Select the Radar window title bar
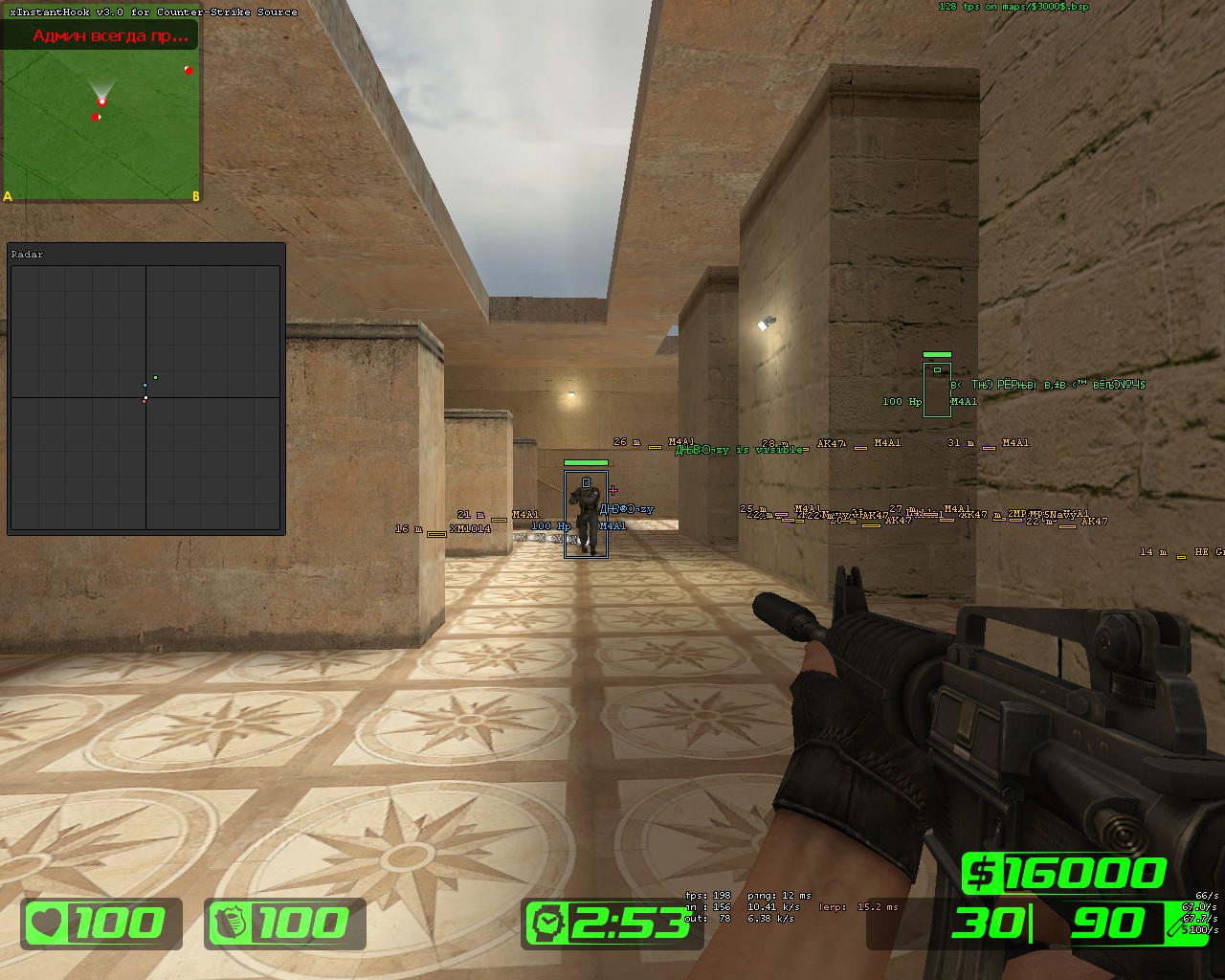 click(145, 254)
